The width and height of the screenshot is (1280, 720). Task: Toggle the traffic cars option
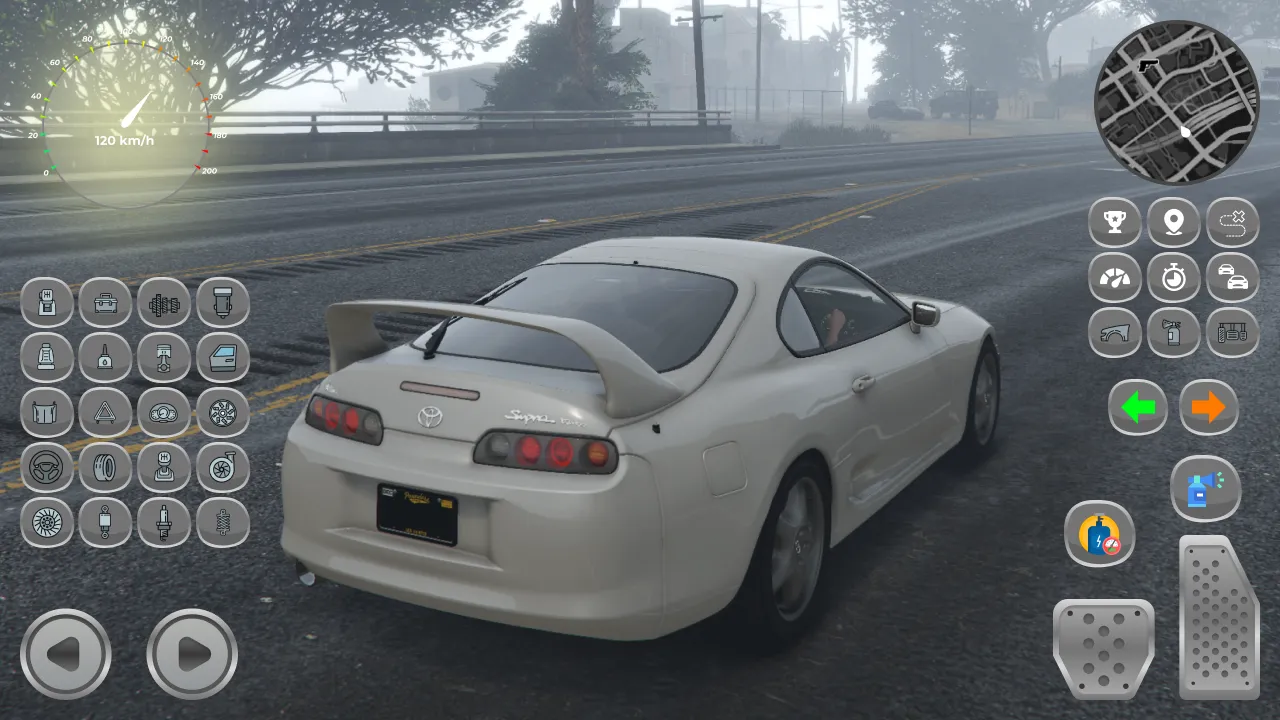pyautogui.click(x=1234, y=278)
